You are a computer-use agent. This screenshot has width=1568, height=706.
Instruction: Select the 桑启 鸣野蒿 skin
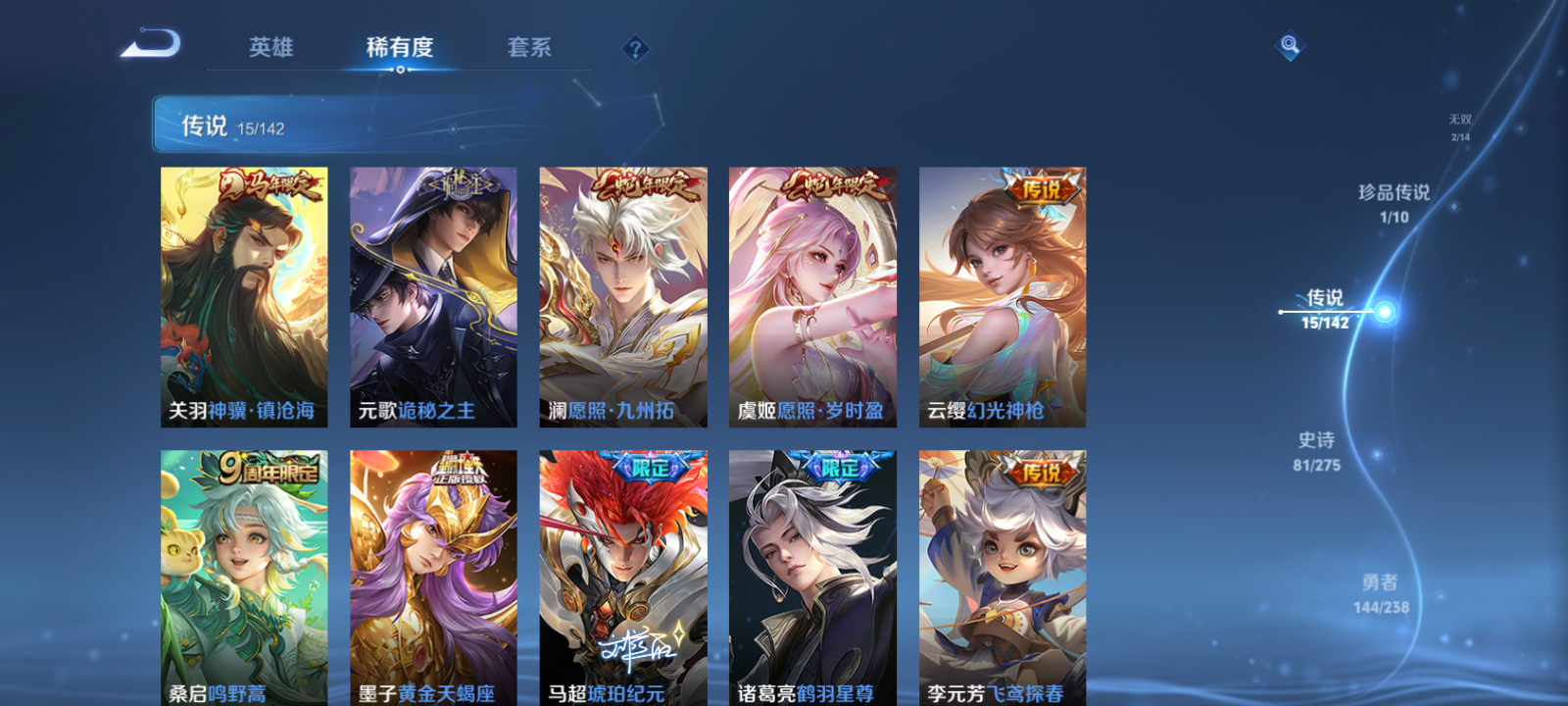pyautogui.click(x=243, y=574)
